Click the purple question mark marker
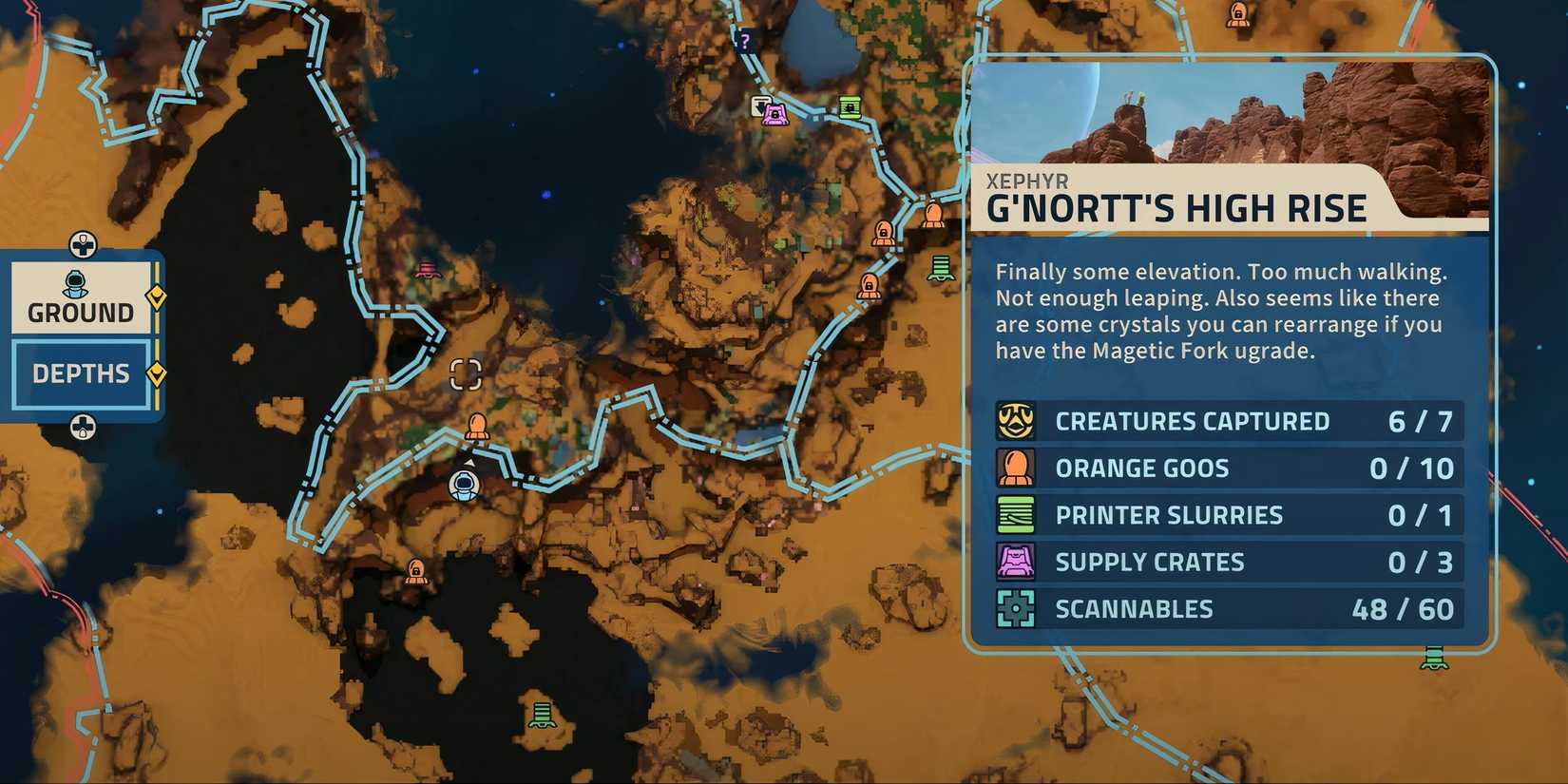The height and width of the screenshot is (784, 1568). (747, 42)
